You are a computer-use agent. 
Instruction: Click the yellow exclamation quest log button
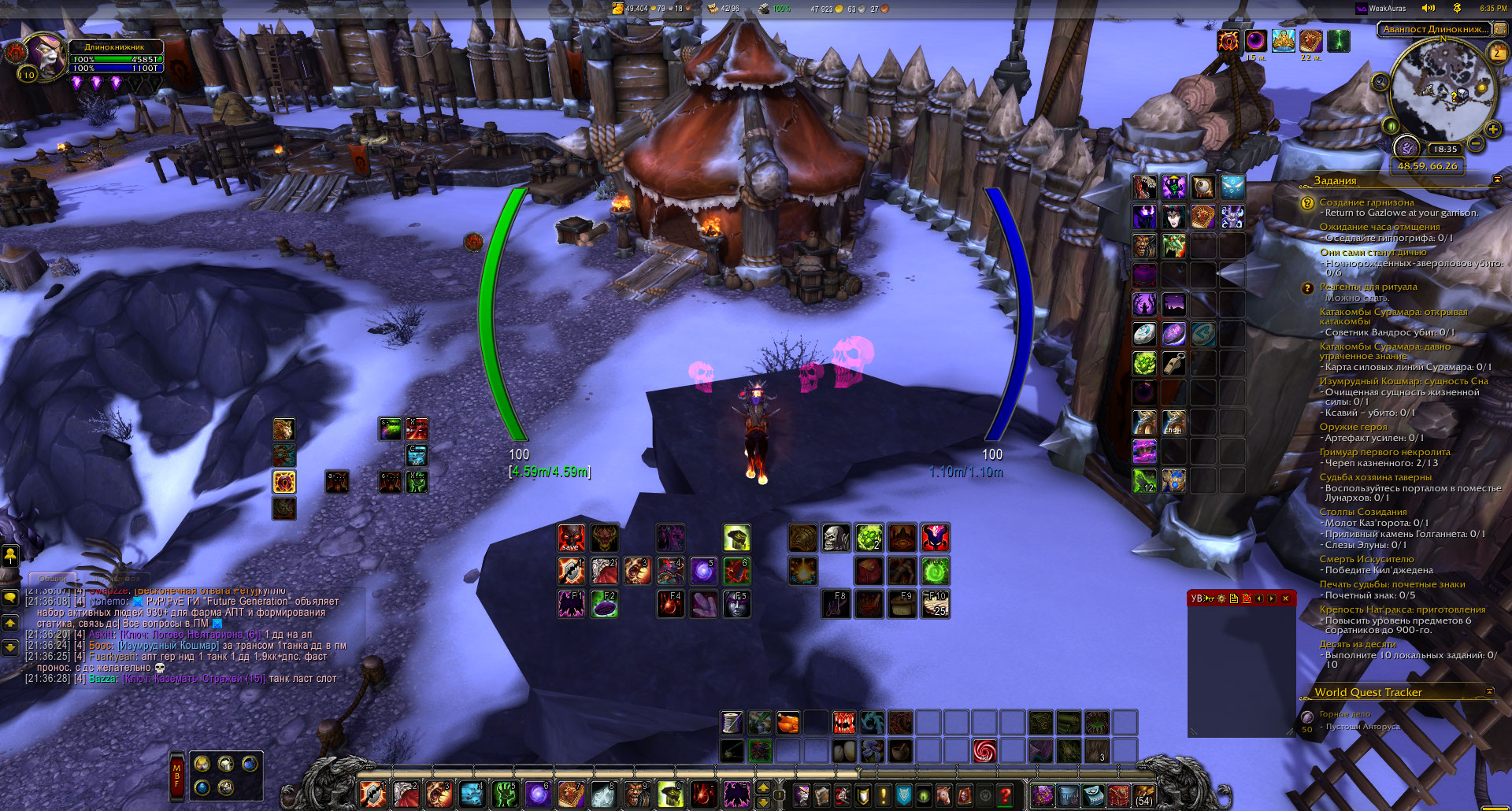[x=884, y=795]
